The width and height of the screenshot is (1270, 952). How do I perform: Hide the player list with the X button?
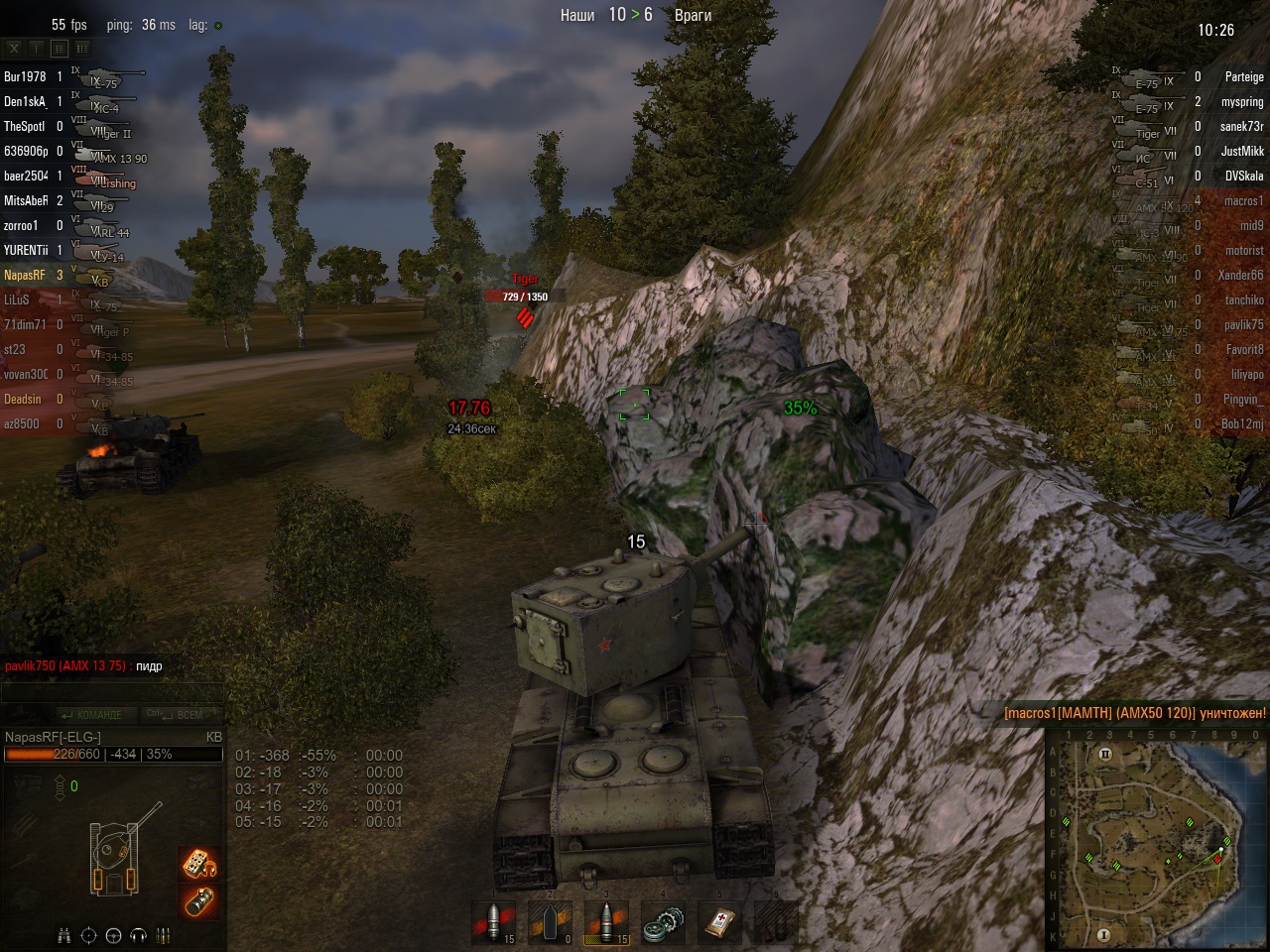[14, 48]
